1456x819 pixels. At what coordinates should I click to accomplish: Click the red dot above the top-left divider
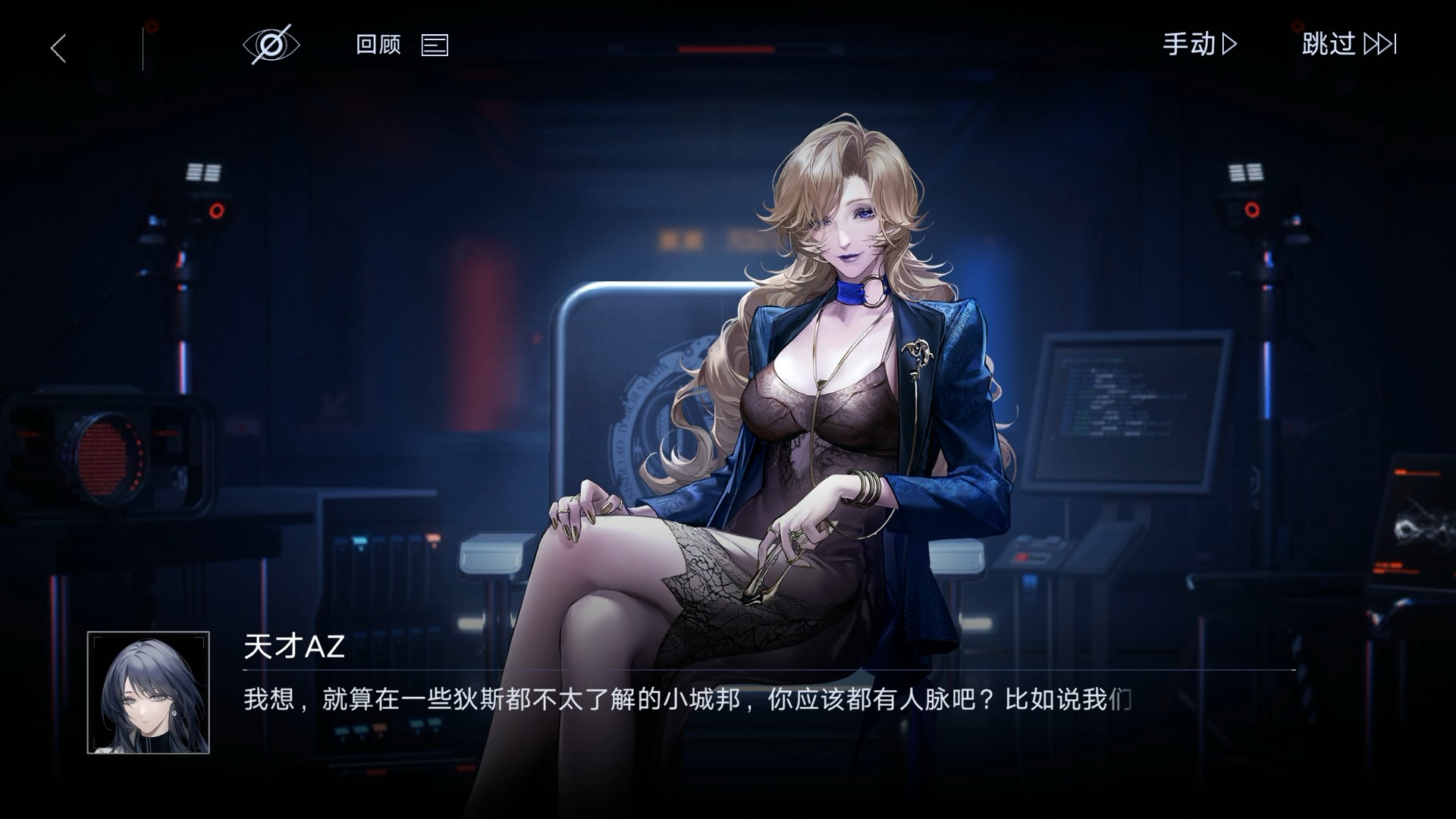[152, 25]
